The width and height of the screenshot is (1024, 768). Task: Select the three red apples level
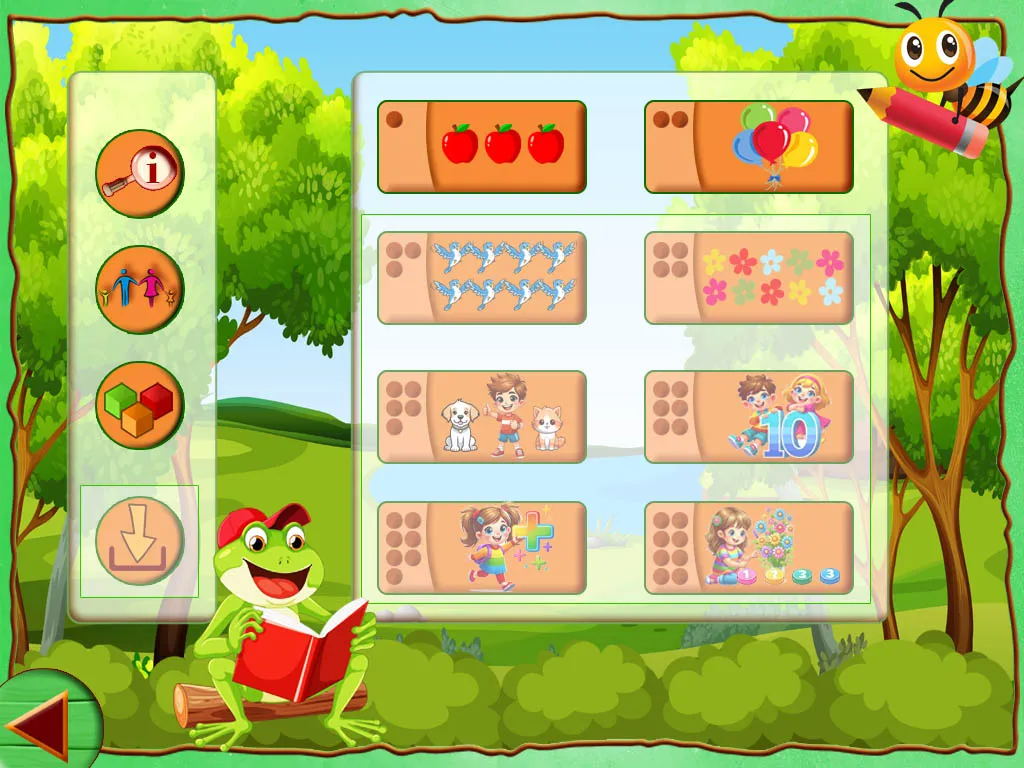pos(481,147)
